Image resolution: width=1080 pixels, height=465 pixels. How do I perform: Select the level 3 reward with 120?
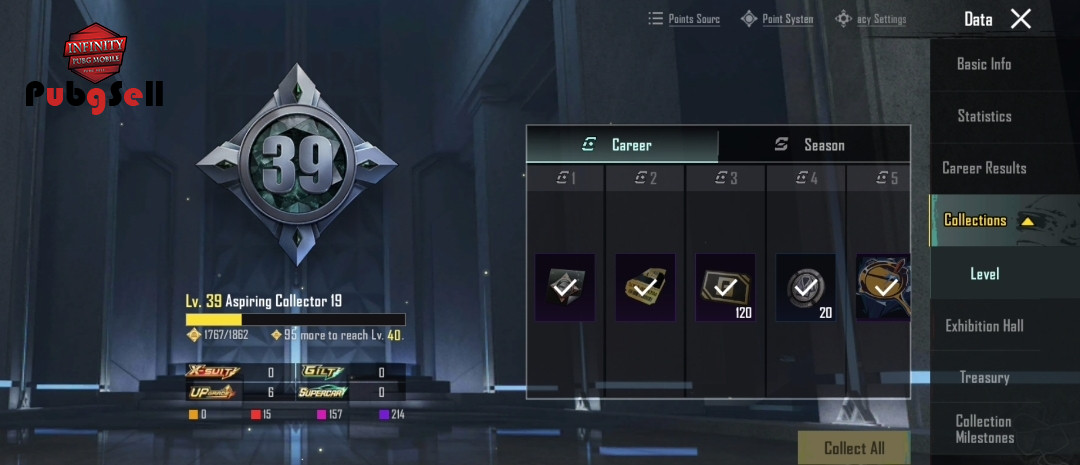coord(725,287)
